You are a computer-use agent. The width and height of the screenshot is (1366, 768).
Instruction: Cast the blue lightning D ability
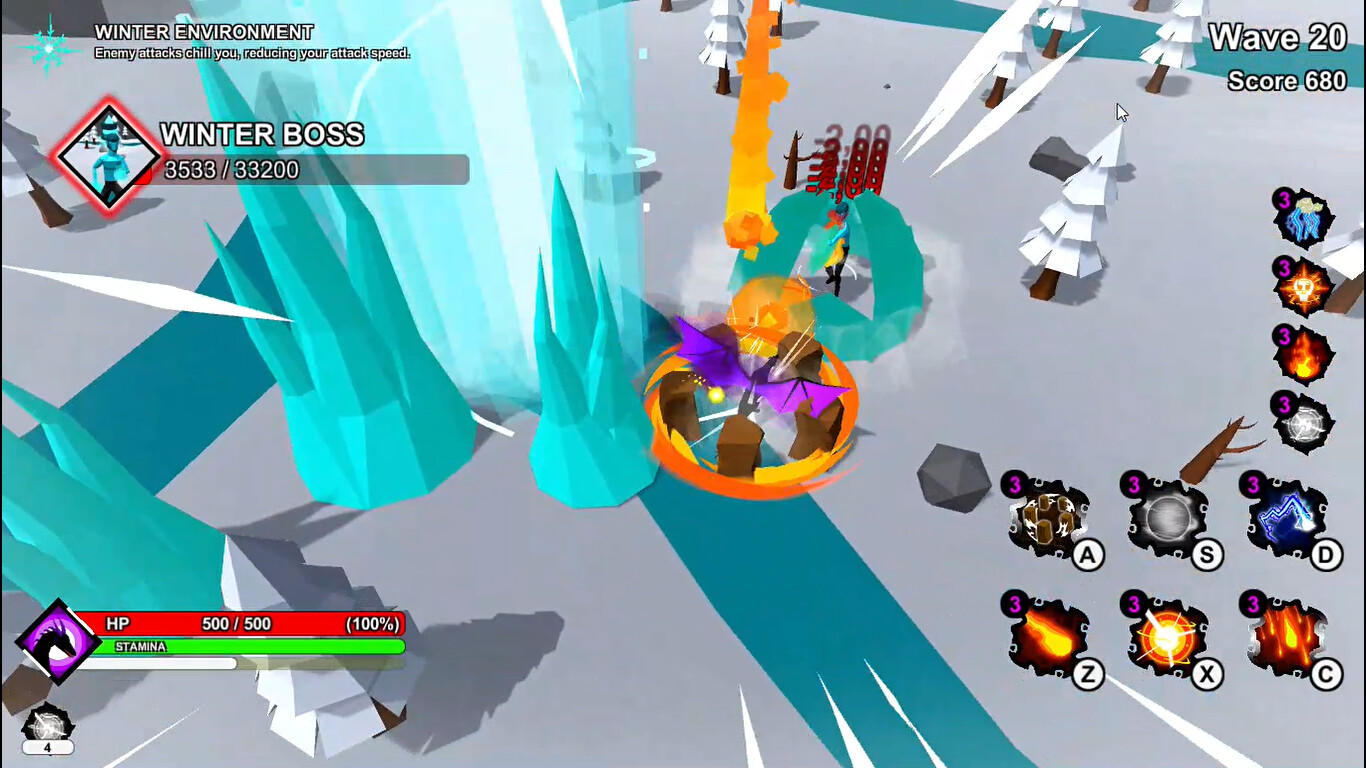coord(1290,517)
